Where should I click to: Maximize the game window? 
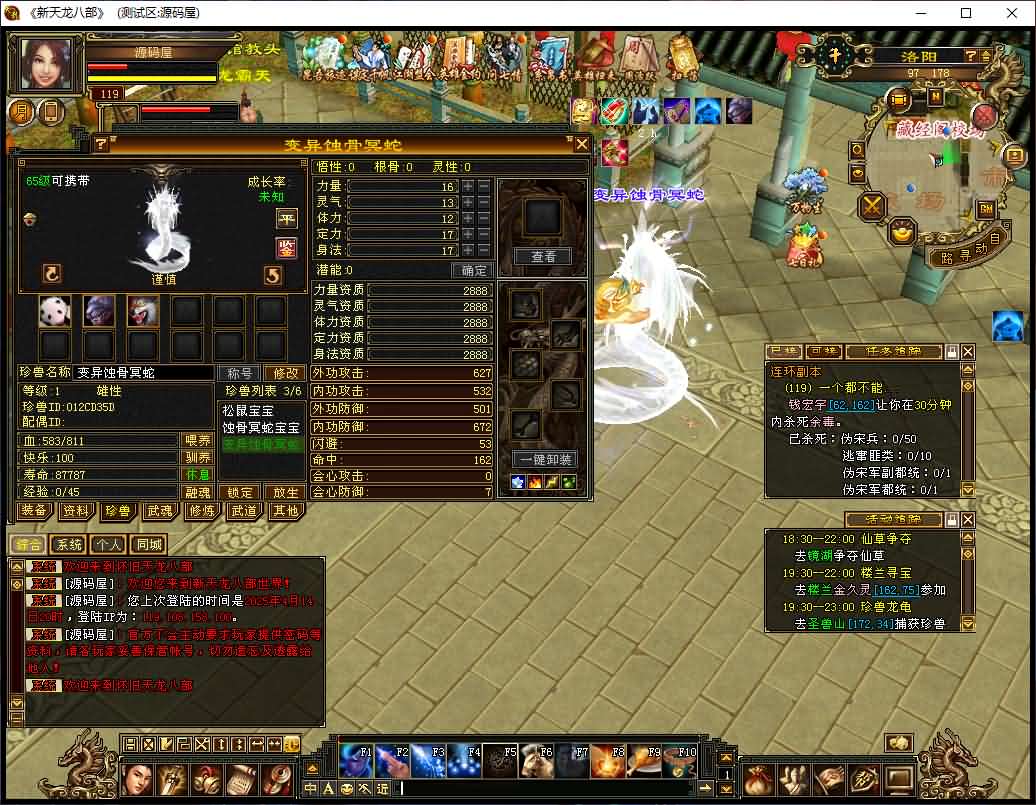click(x=966, y=14)
